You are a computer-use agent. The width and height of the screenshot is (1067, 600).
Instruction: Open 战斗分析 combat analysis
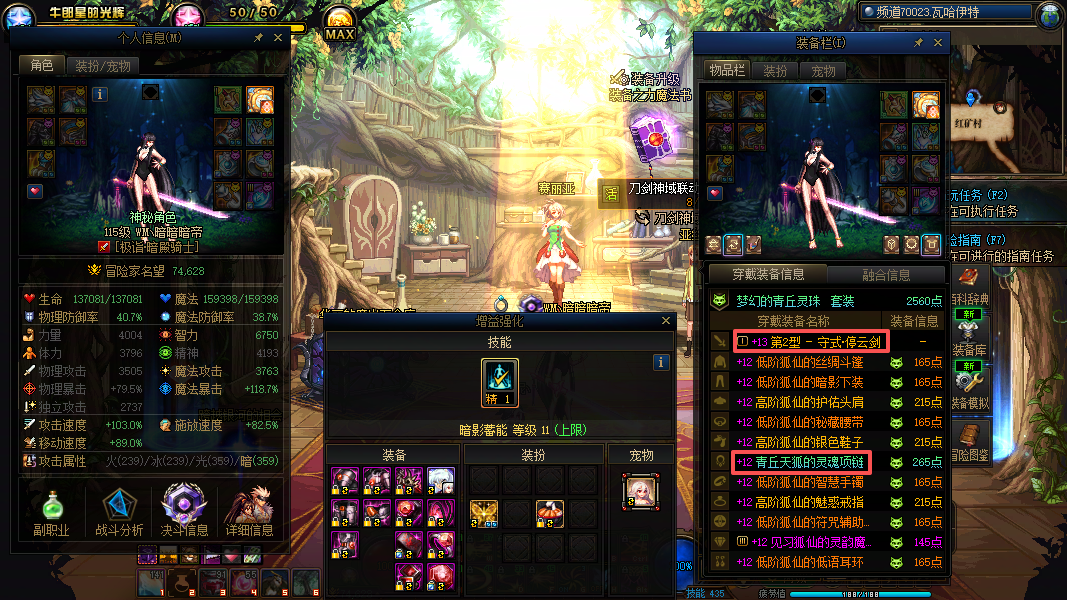click(118, 512)
